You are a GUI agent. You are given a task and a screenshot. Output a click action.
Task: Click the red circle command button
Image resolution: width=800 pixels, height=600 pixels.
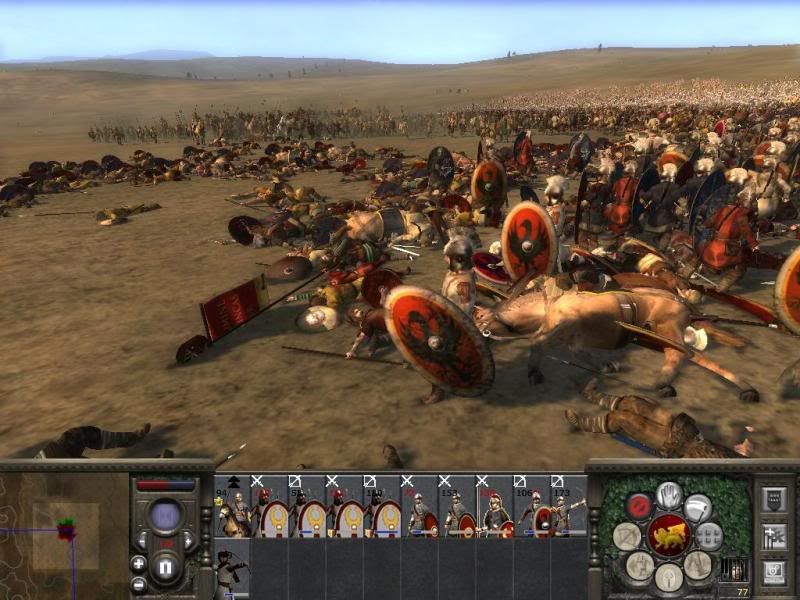point(639,506)
